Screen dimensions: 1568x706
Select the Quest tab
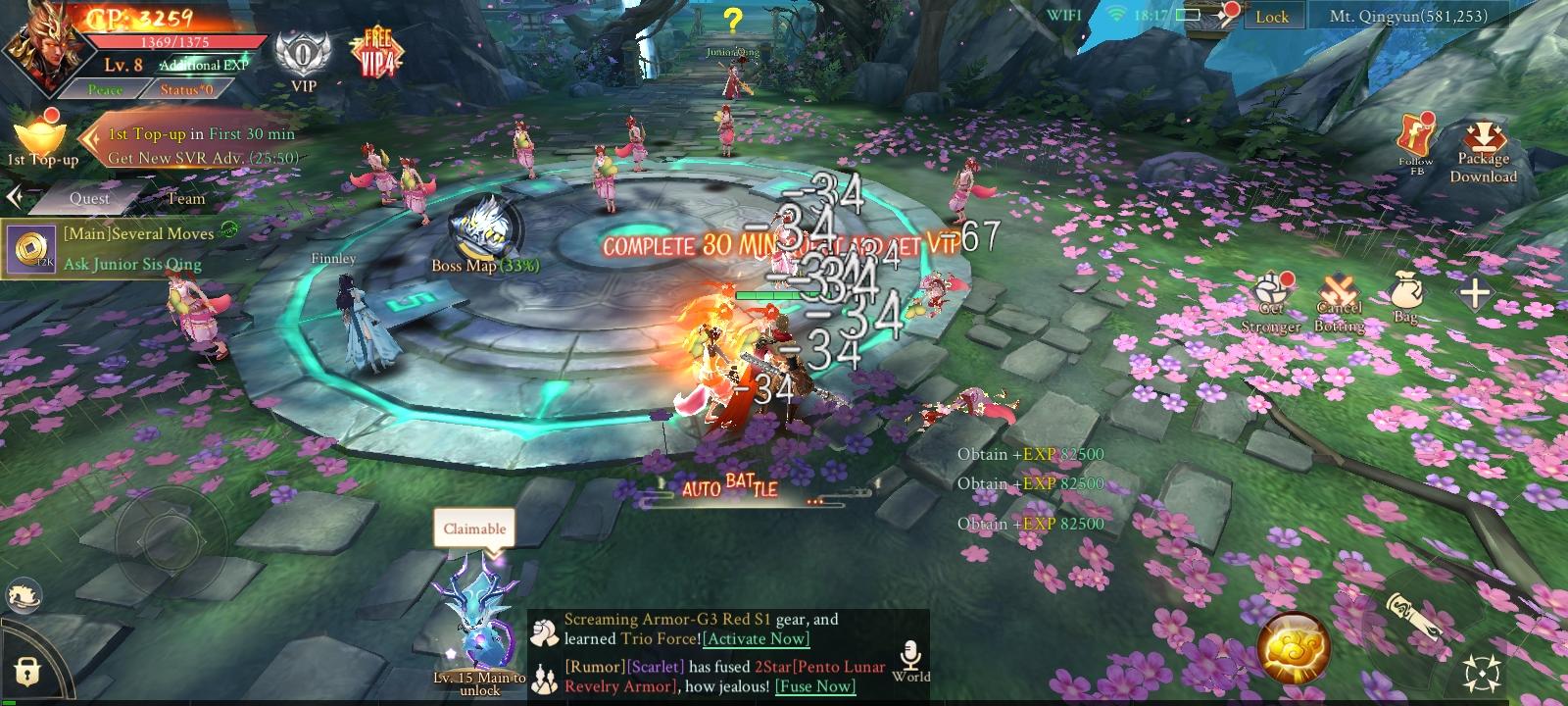coord(91,198)
